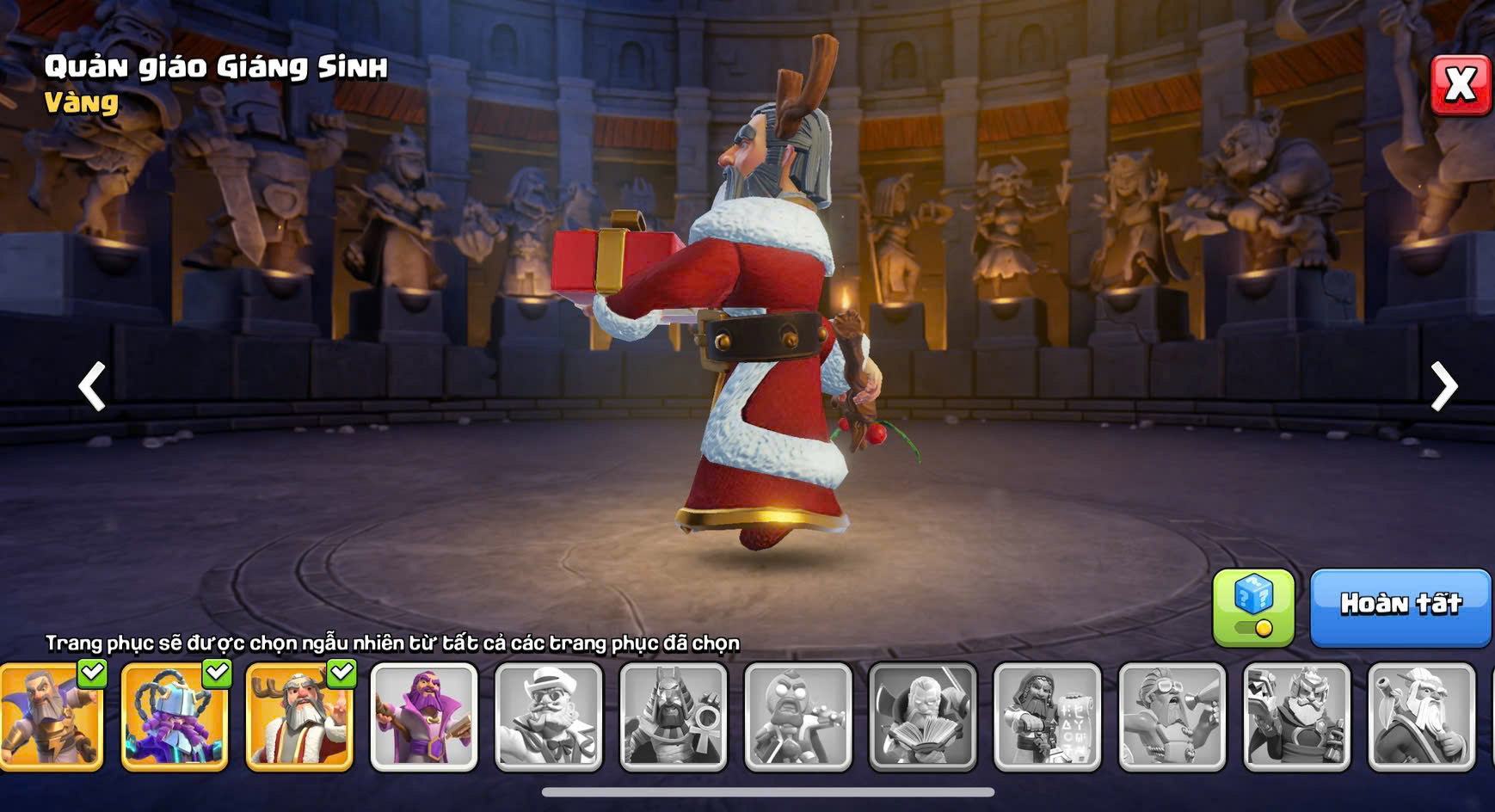Viewport: 1495px width, 812px height.
Task: Select the reindeer-antler Christmas Warden skin
Action: [299, 717]
